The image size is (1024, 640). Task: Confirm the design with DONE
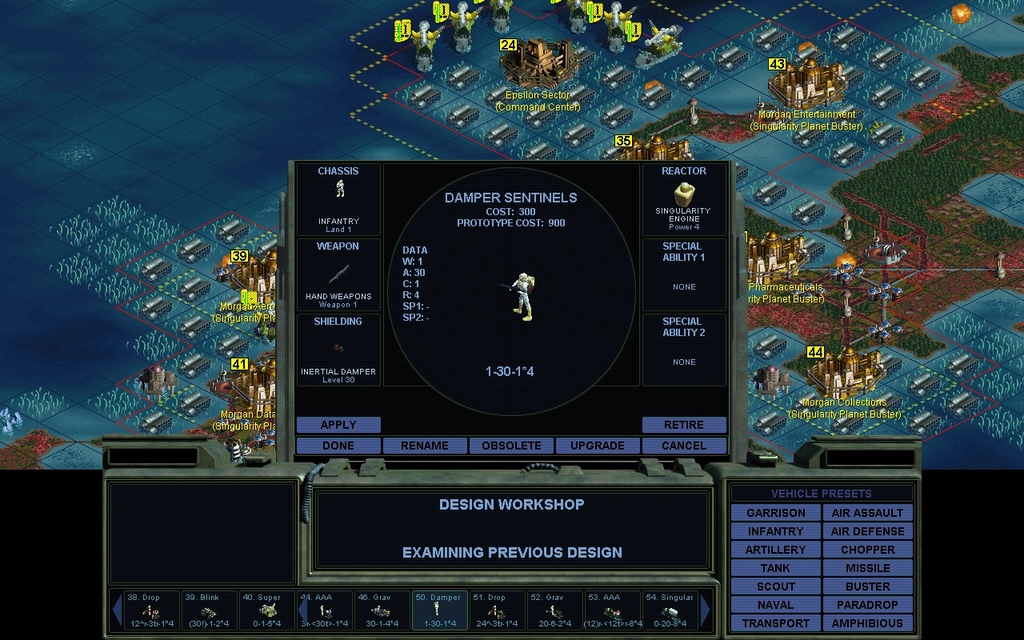click(338, 445)
